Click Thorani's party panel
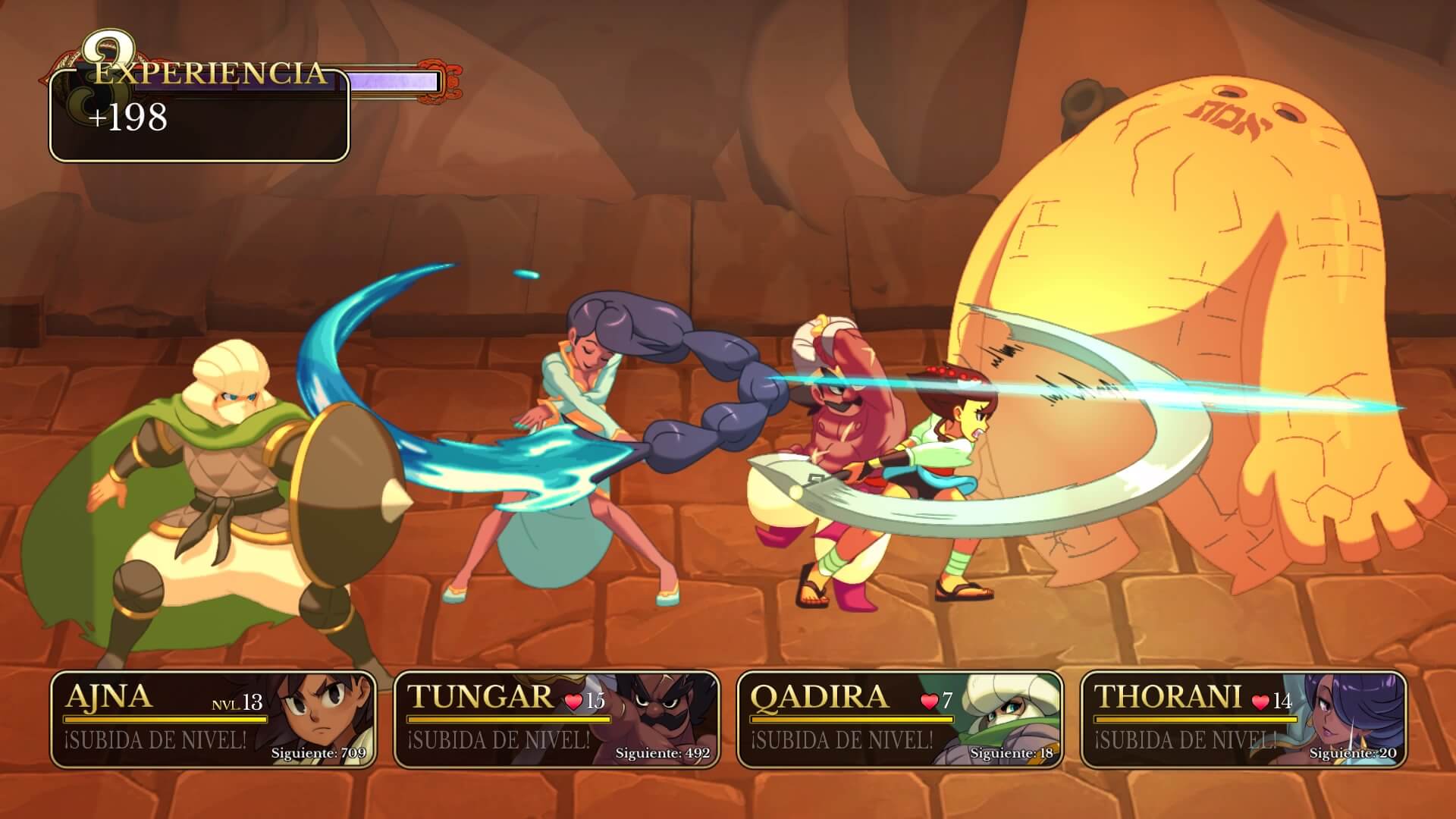 point(1243,719)
